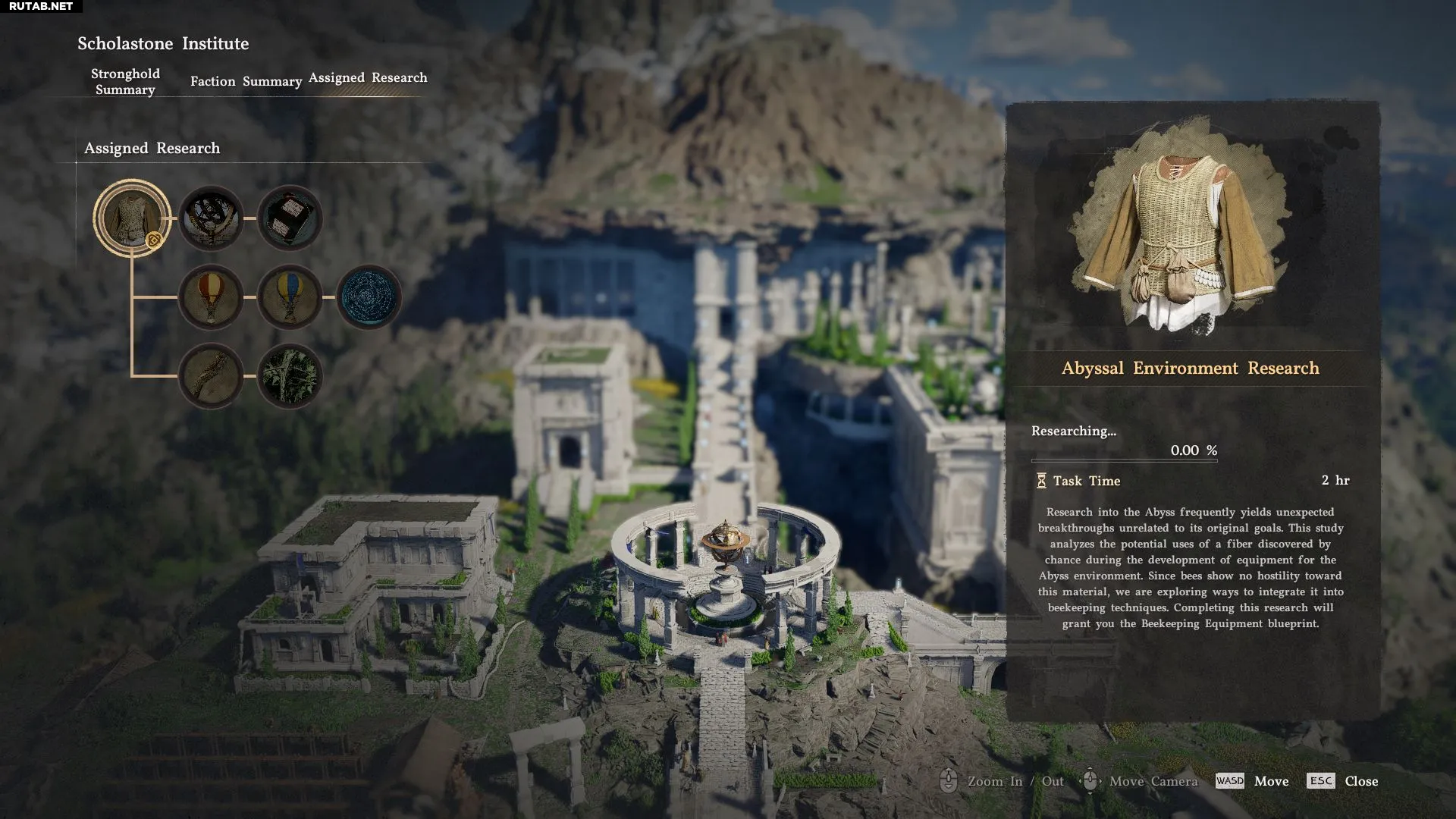Pick the red and yellow balloon research
Screen dimensions: 1456x819
(211, 297)
